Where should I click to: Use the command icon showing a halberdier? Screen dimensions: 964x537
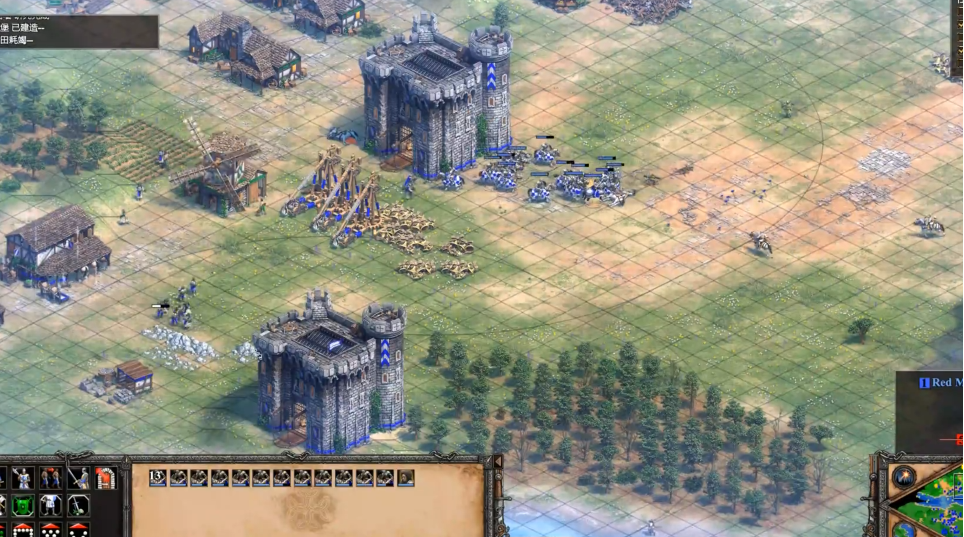22,478
